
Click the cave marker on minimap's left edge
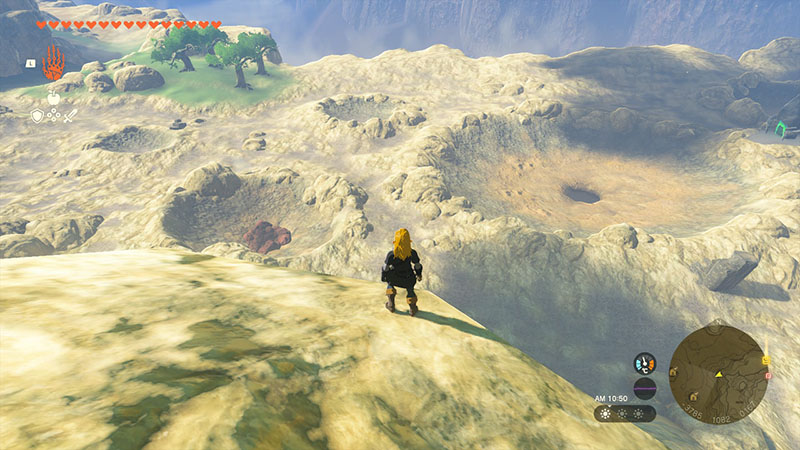tap(675, 372)
